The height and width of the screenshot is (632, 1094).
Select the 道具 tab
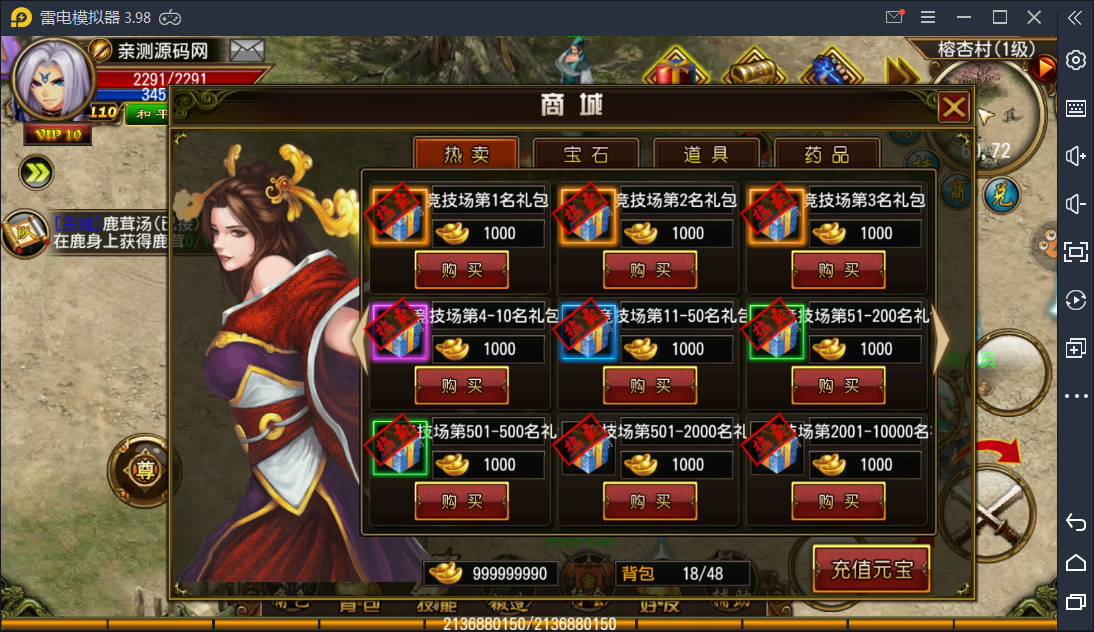(706, 155)
